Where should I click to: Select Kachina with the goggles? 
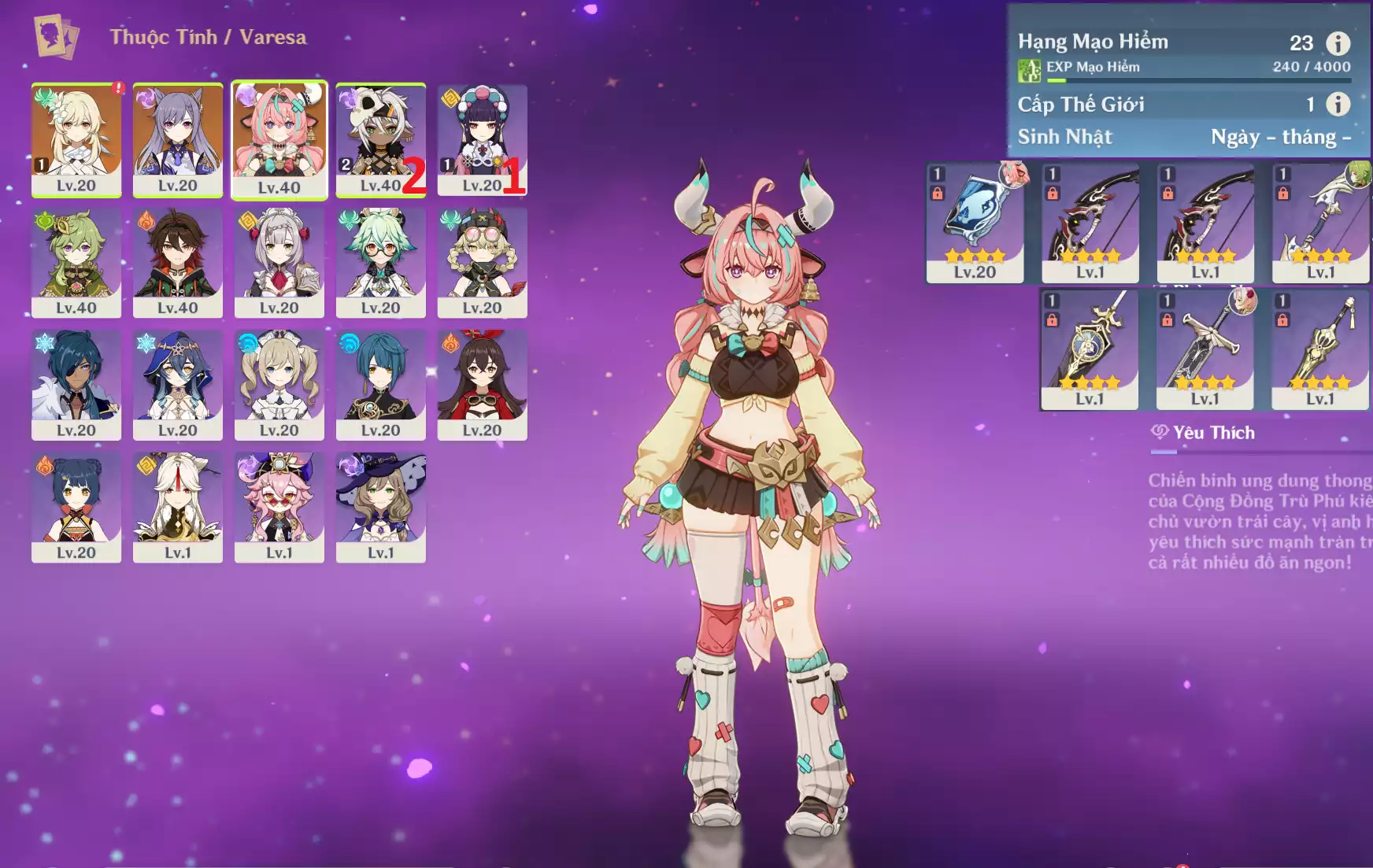pos(482,262)
